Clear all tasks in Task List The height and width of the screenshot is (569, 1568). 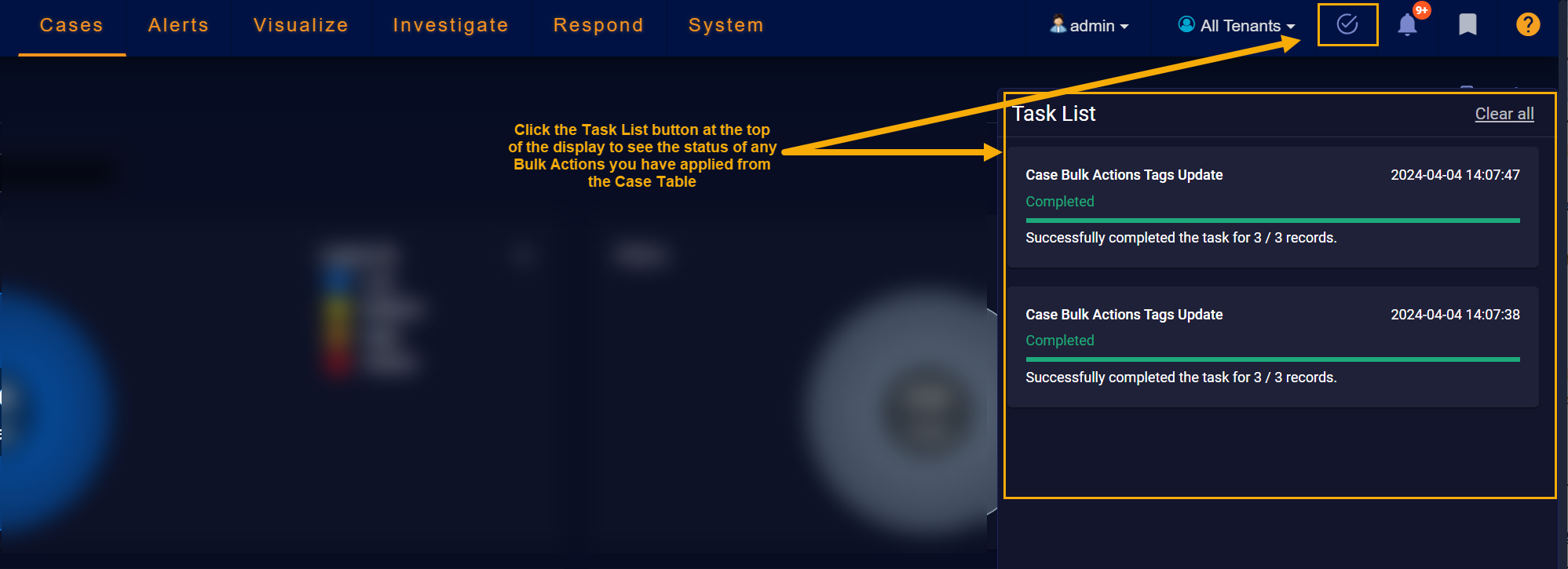(x=1504, y=114)
